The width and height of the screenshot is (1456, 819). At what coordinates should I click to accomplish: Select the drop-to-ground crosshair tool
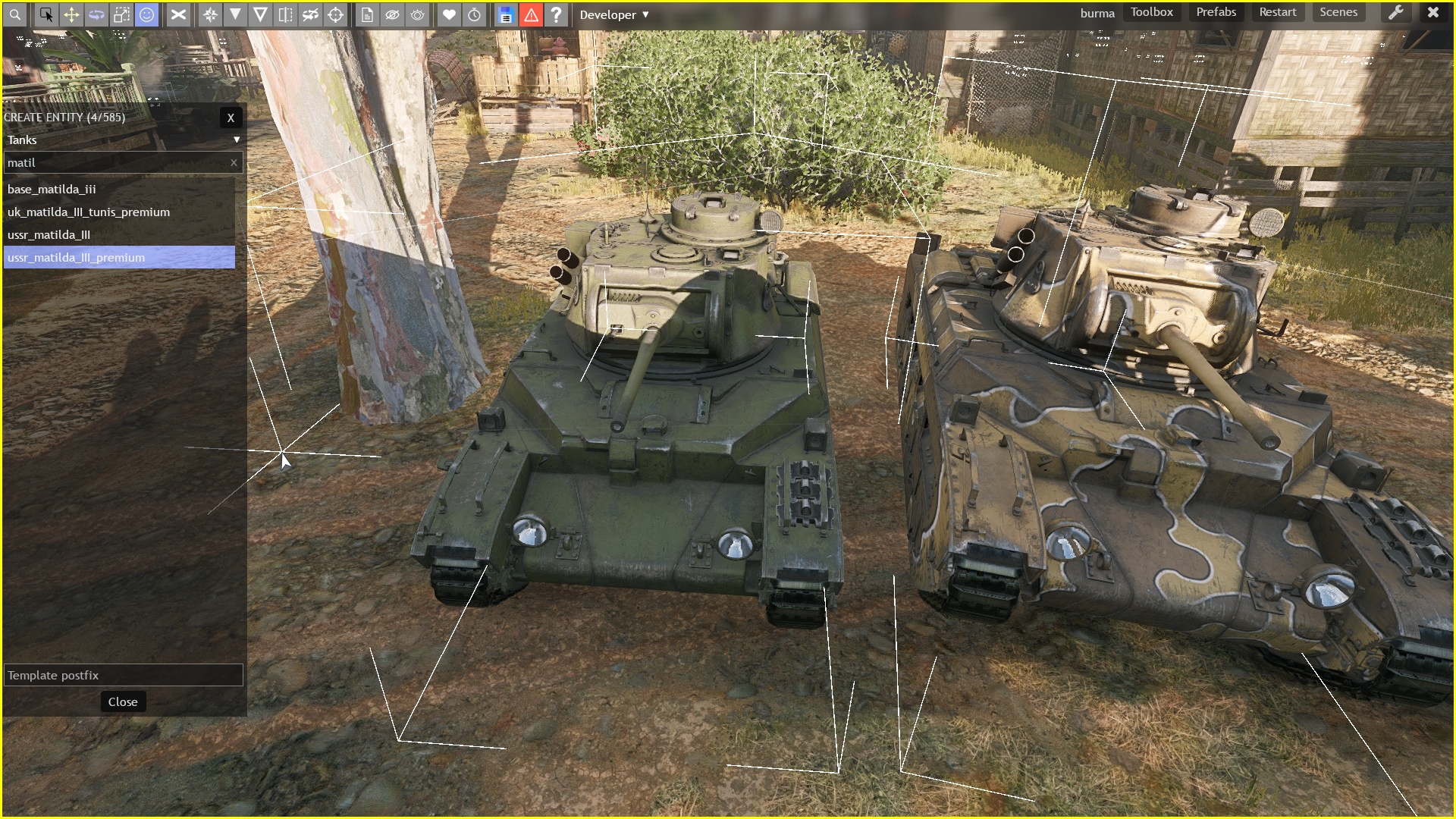coord(336,14)
